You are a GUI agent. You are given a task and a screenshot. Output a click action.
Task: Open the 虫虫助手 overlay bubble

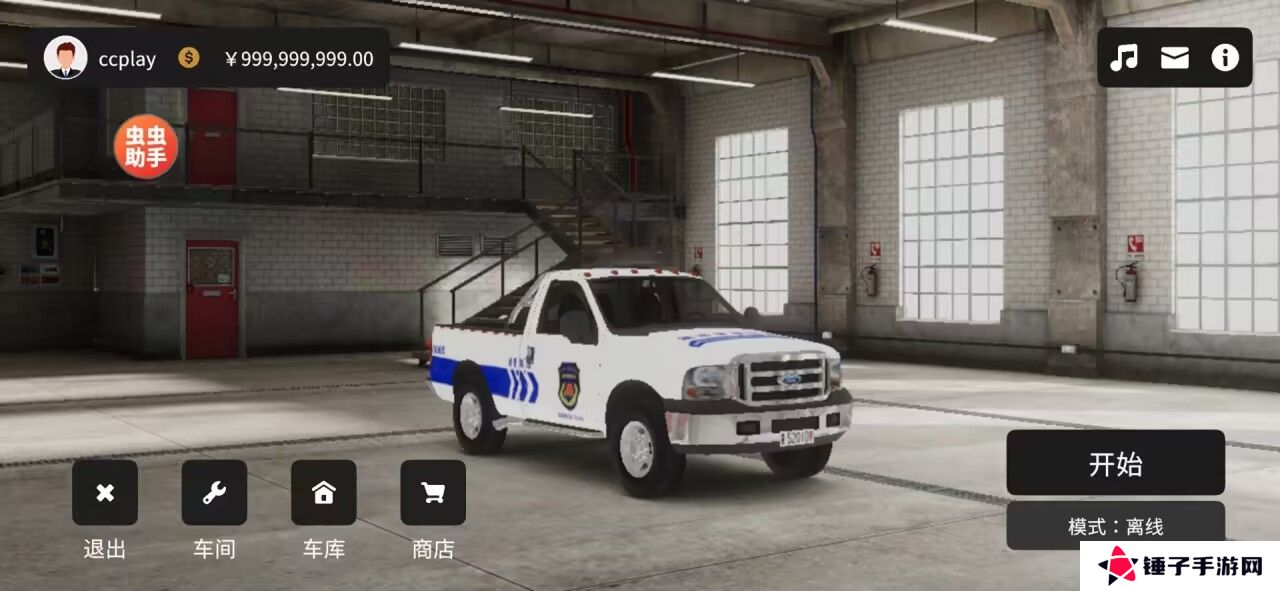coord(146,147)
